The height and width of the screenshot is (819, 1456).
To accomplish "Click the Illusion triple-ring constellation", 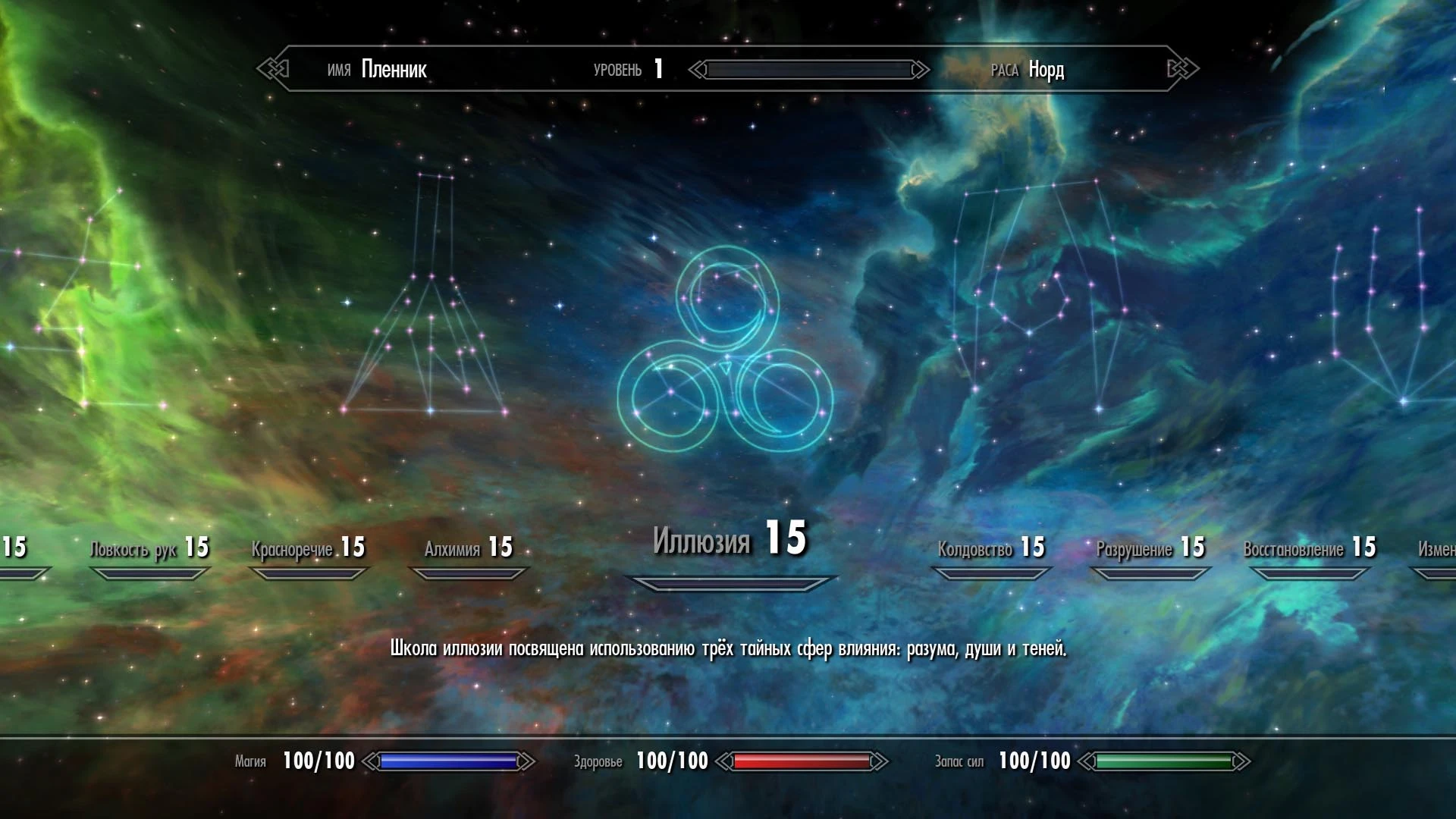I will click(x=726, y=350).
